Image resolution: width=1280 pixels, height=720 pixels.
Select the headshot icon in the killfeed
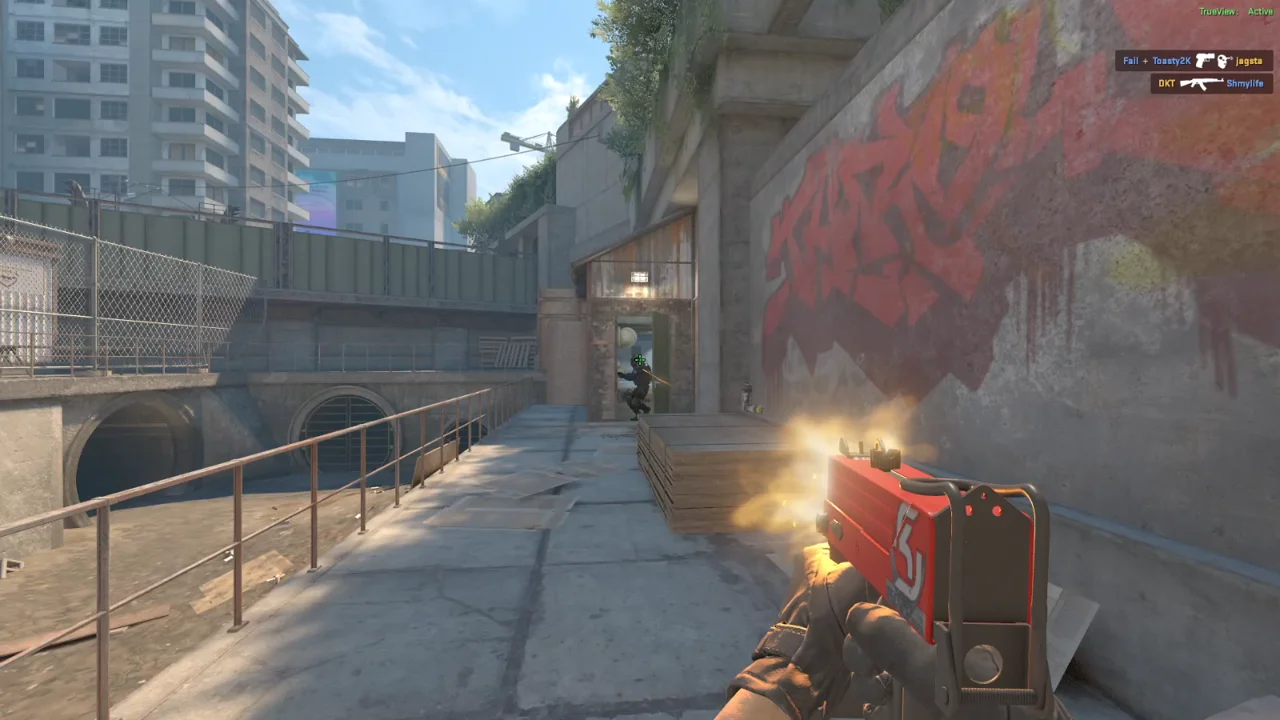pos(1223,61)
